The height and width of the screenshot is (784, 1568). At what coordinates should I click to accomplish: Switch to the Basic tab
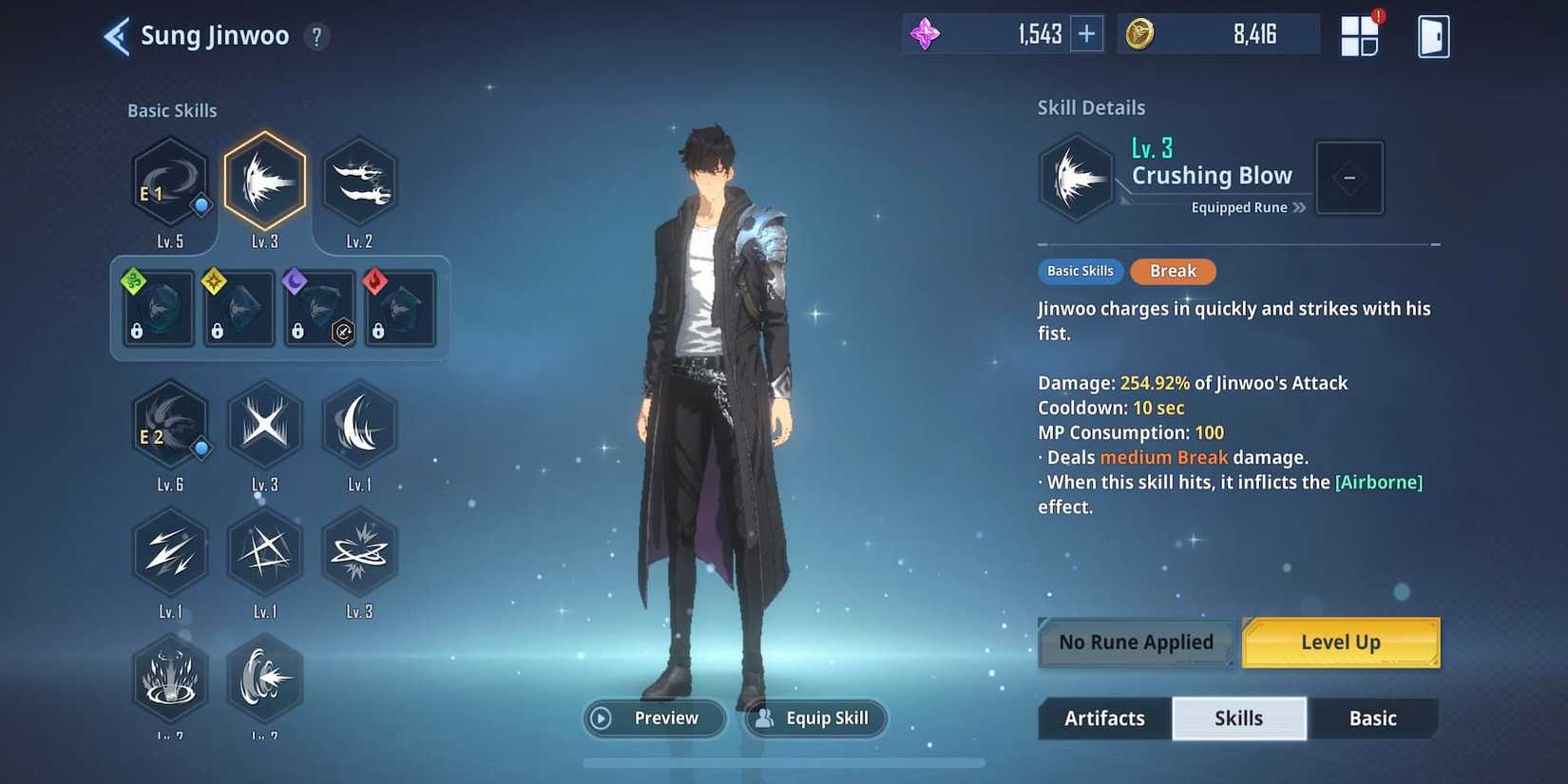pyautogui.click(x=1373, y=718)
